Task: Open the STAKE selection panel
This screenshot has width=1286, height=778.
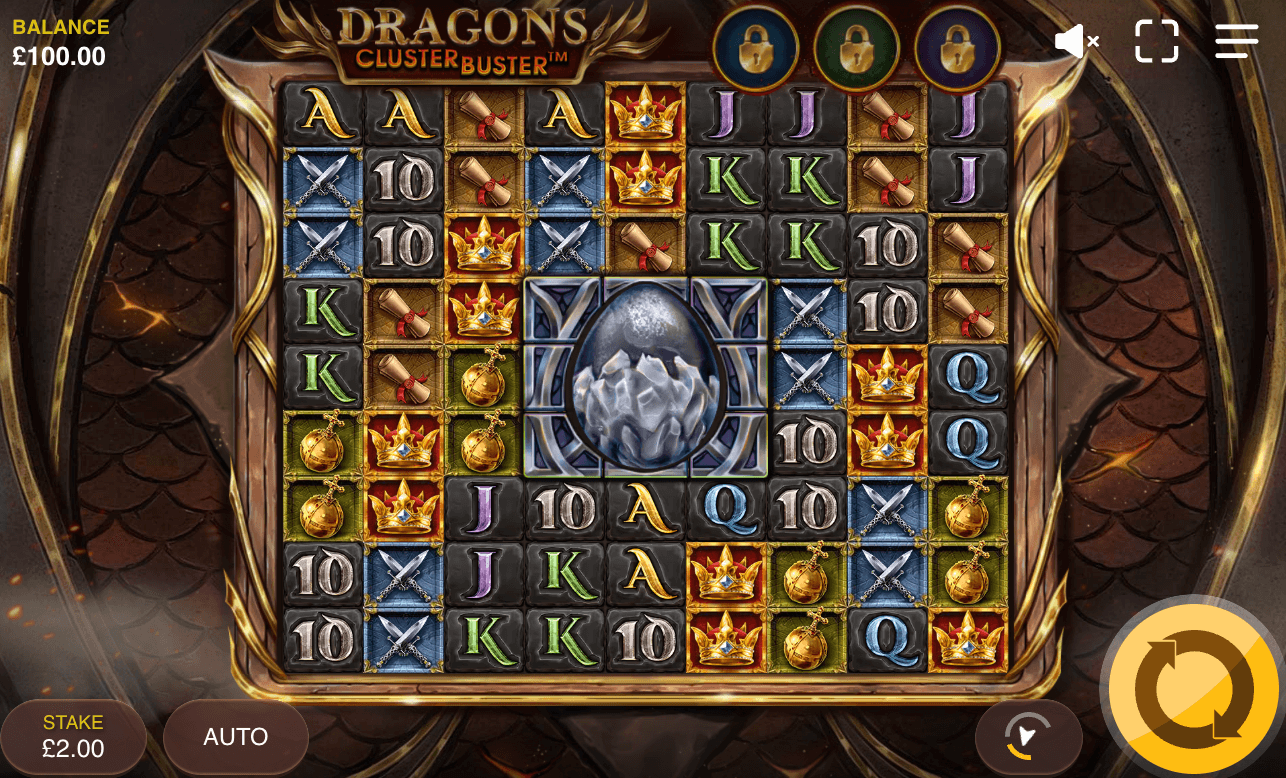Action: click(73, 737)
